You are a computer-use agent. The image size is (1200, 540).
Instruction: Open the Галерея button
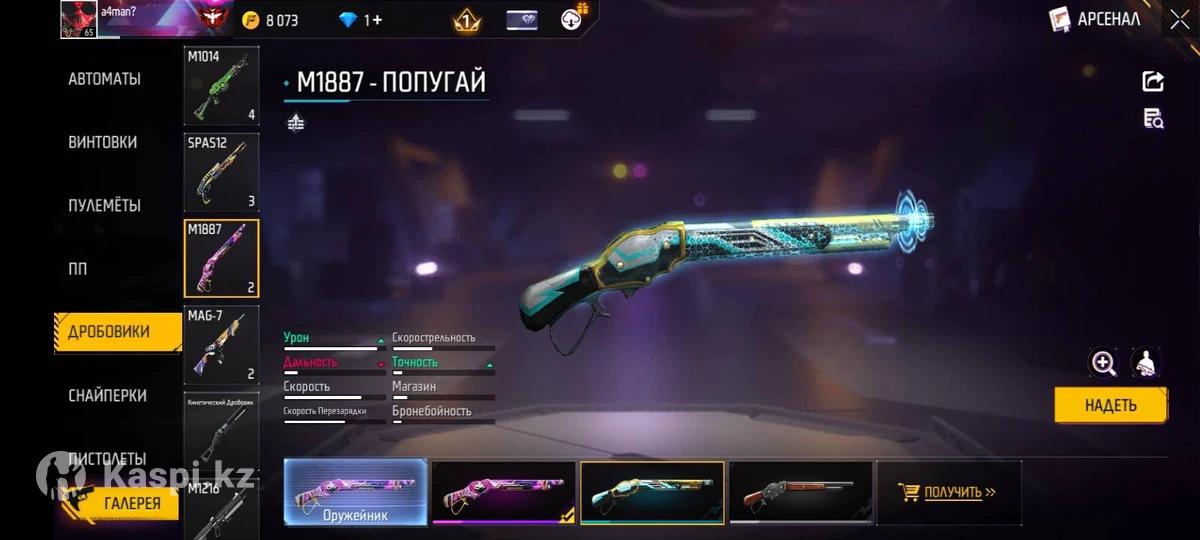132,503
